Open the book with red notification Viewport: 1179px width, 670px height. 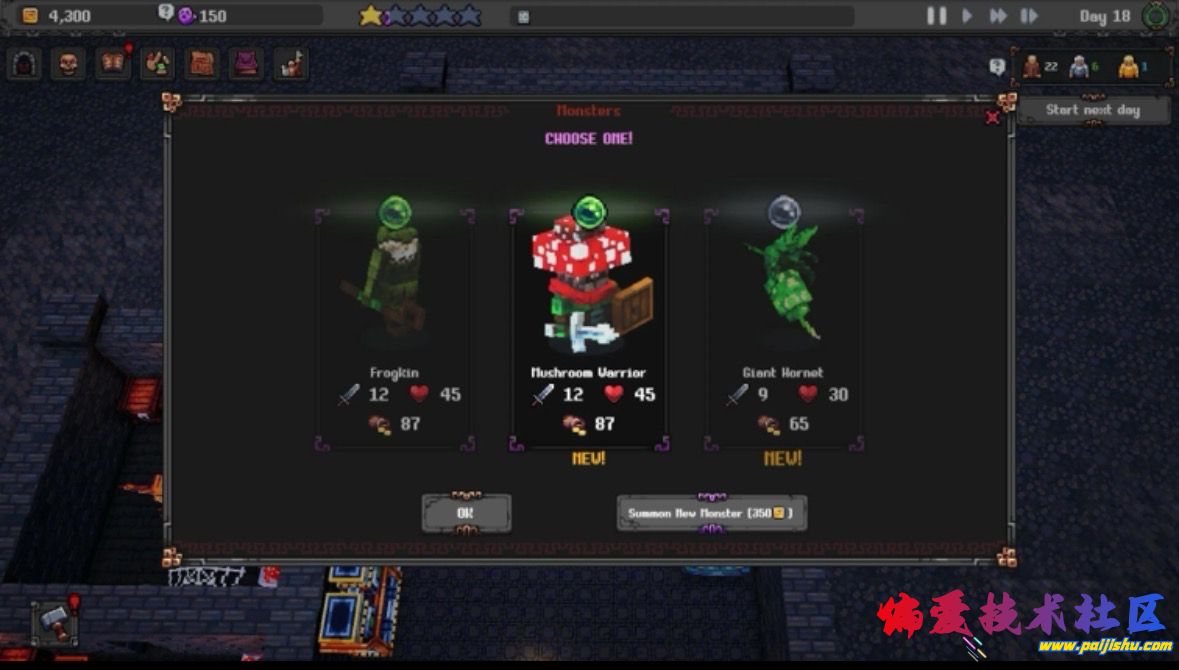pyautogui.click(x=112, y=64)
